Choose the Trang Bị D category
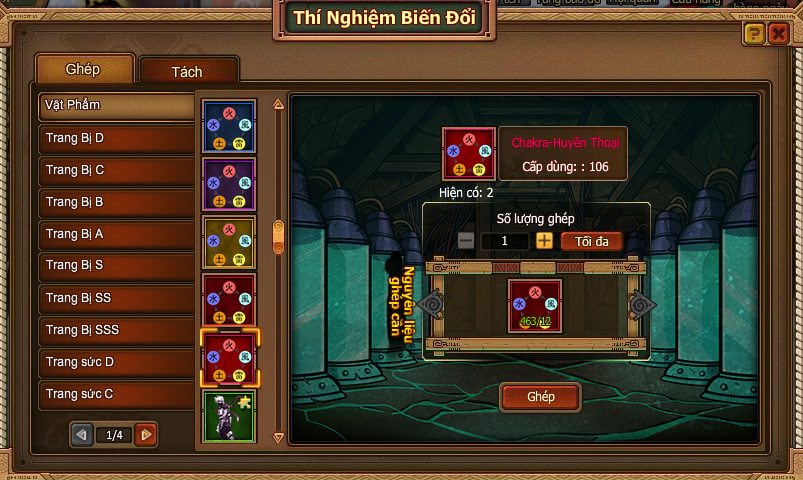803x480 pixels. click(x=116, y=138)
